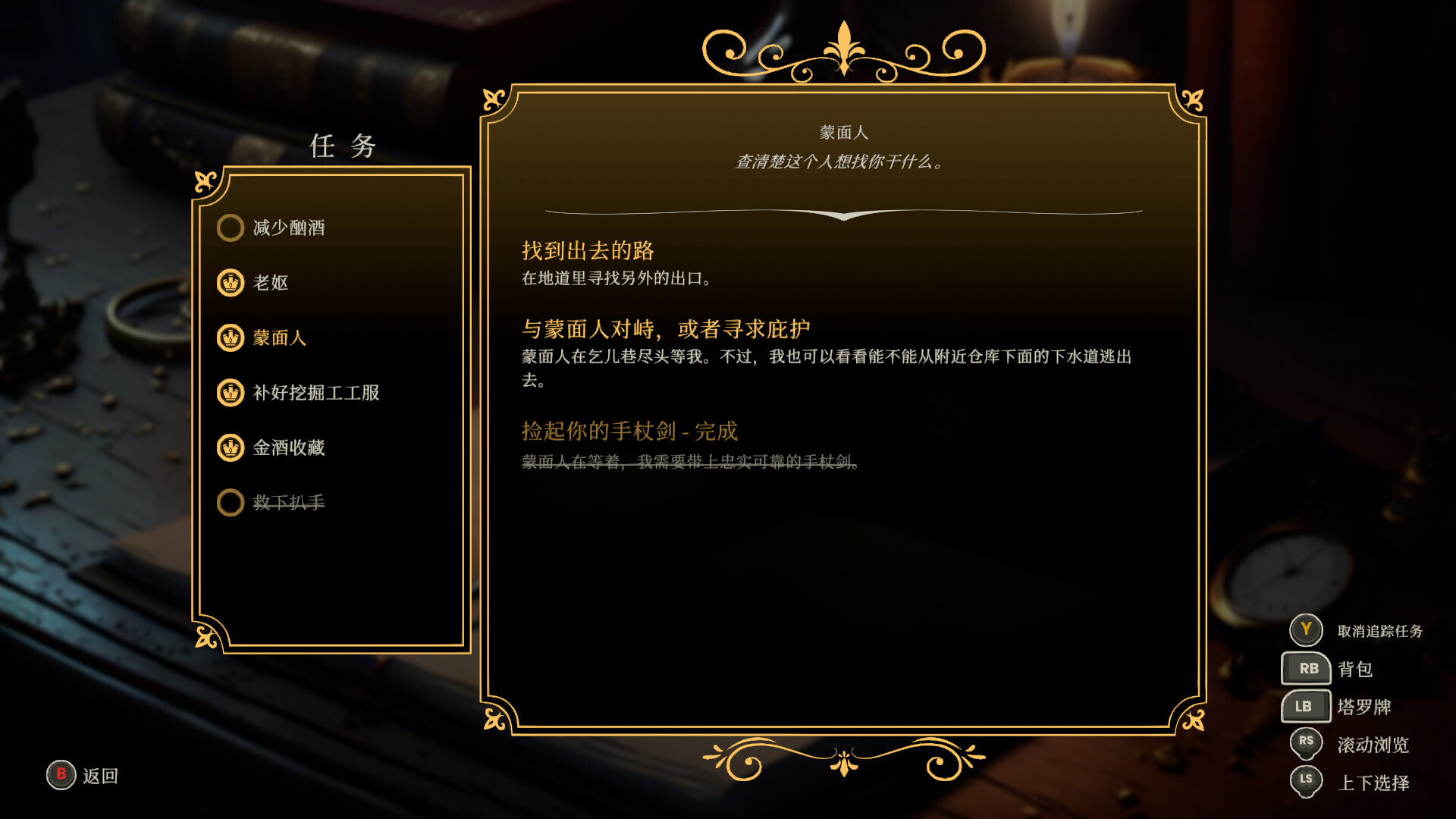1456x819 pixels.
Task: Click the 返回 text to go back
Action: tap(100, 776)
